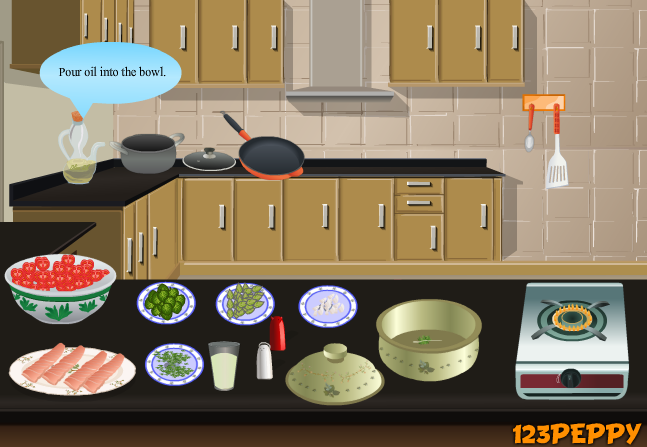Choose the ceramic bowl lid
The height and width of the screenshot is (447, 647).
coord(334,375)
